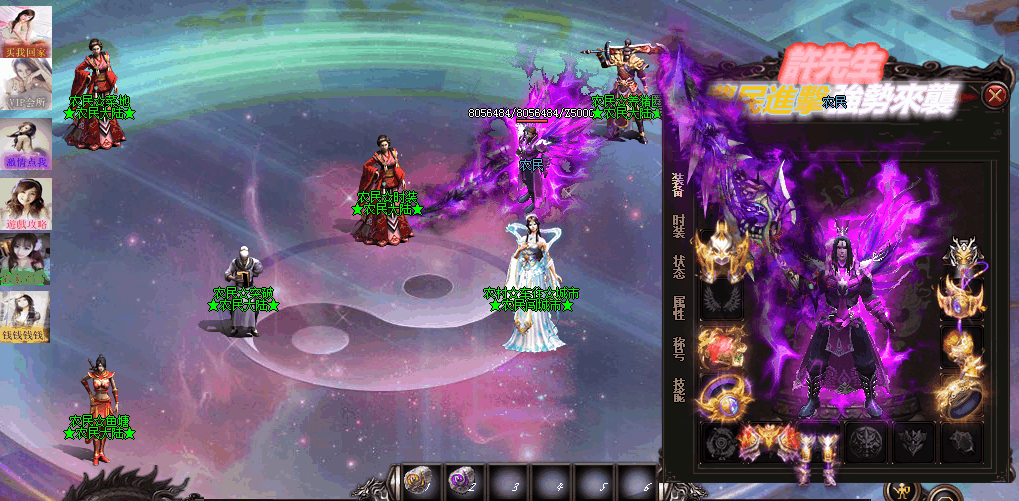Switch to the 装备 equipment tab
Screen dimensions: 1019x501
(x=679, y=183)
